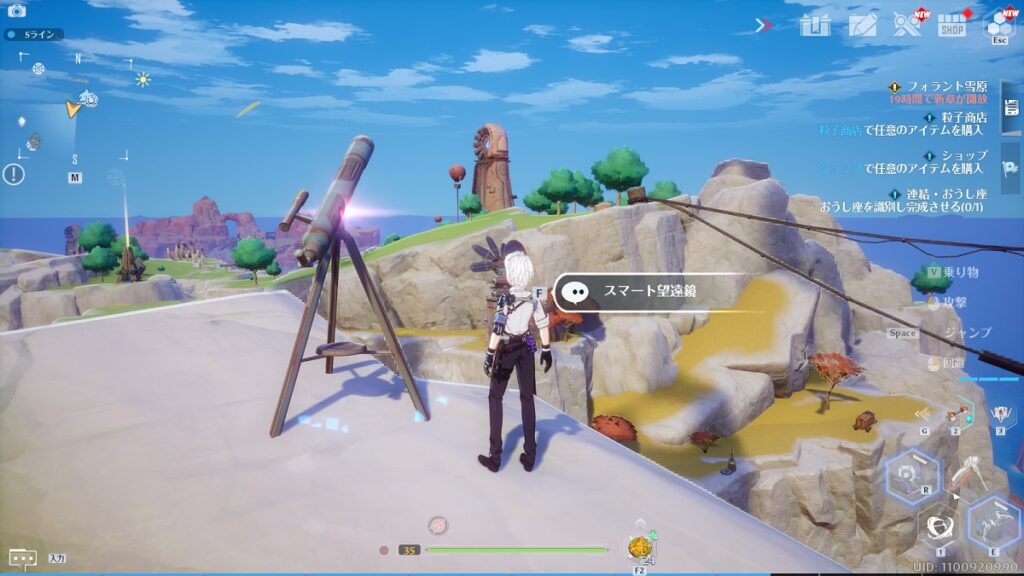Open the SHOP menu
This screenshot has width=1024, height=576.
coord(952,25)
